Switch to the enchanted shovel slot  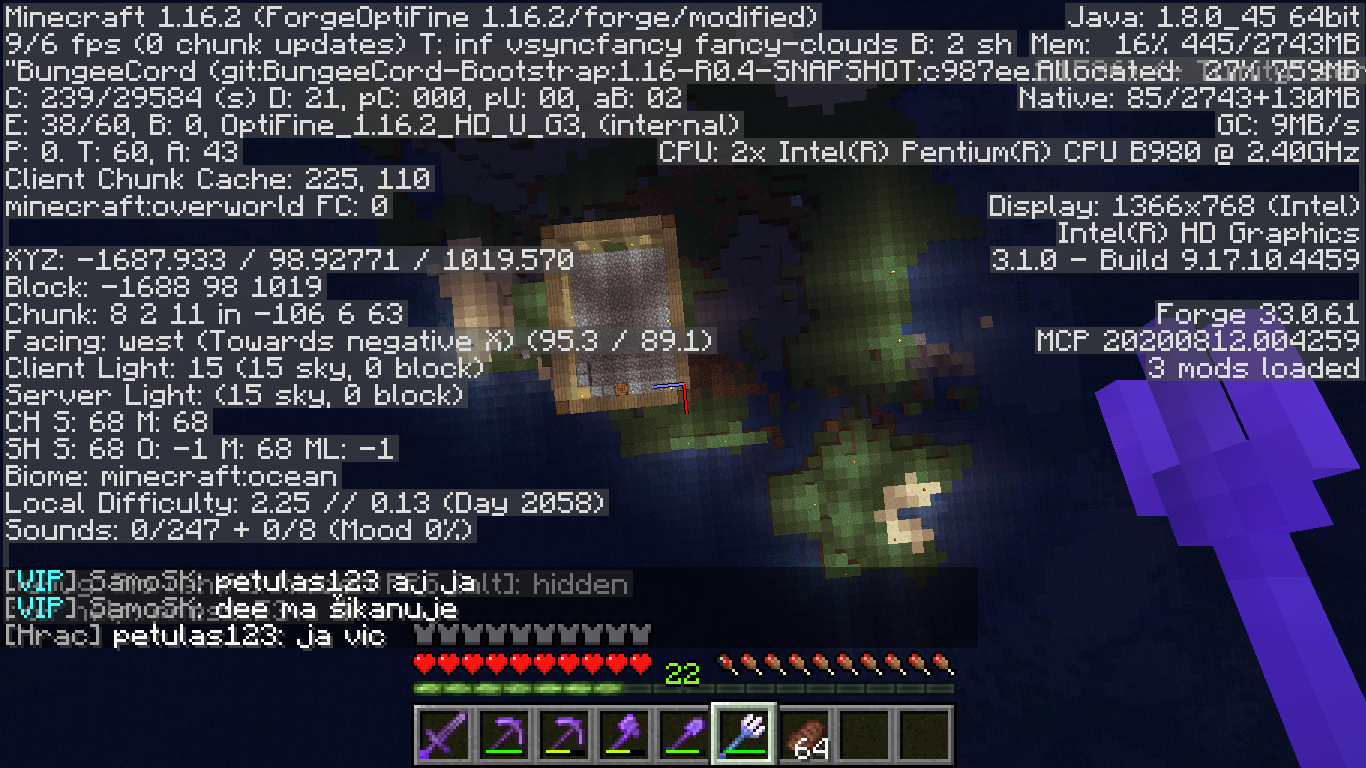pos(684,734)
